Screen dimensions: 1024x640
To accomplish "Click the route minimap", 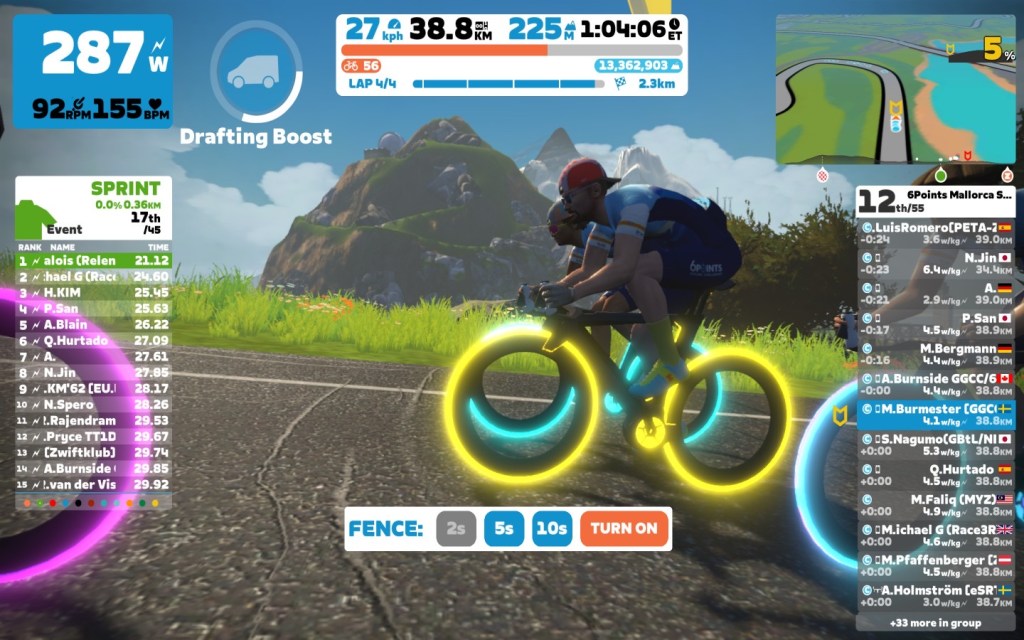I will [895, 89].
